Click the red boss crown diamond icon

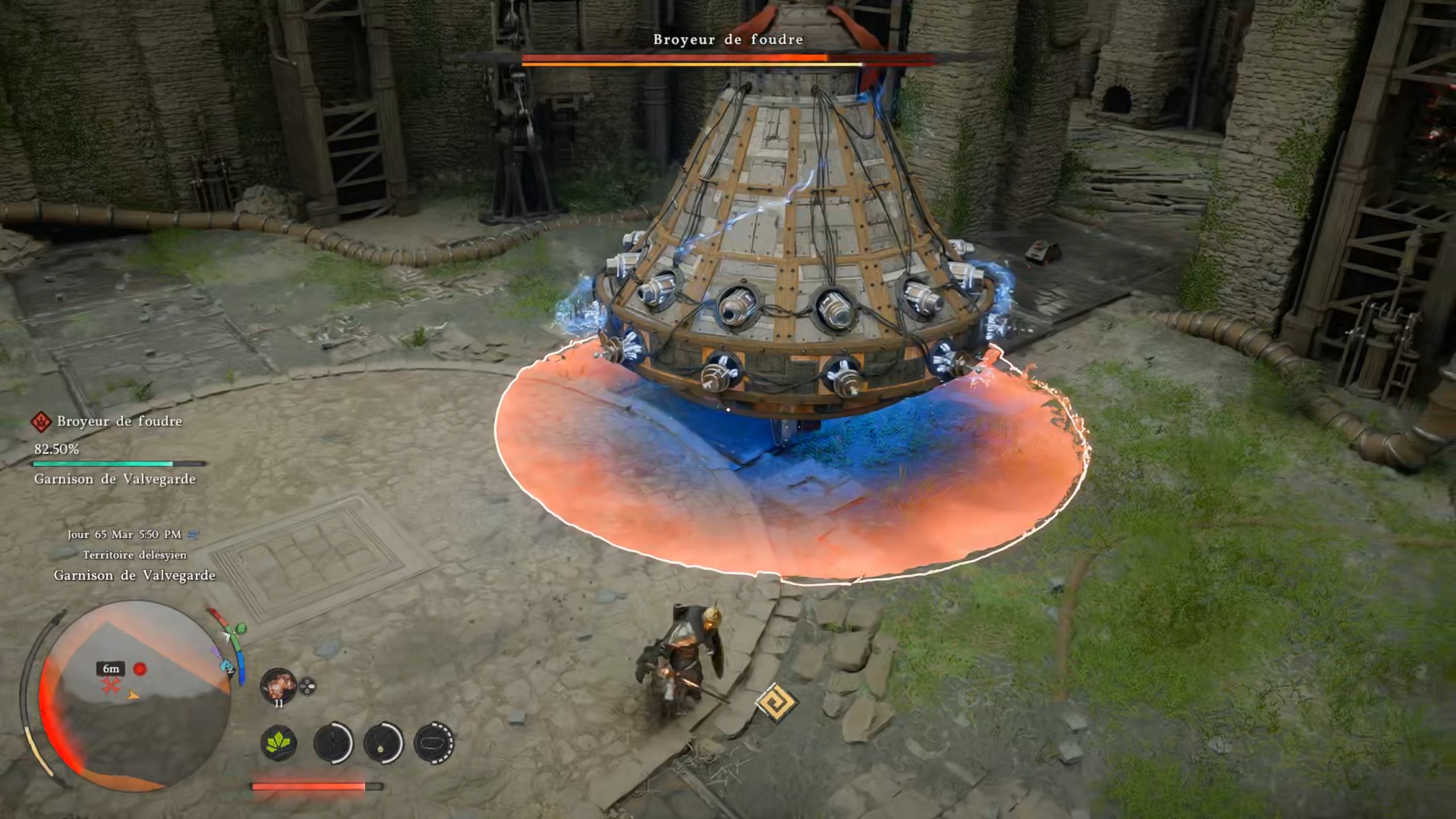[41, 422]
